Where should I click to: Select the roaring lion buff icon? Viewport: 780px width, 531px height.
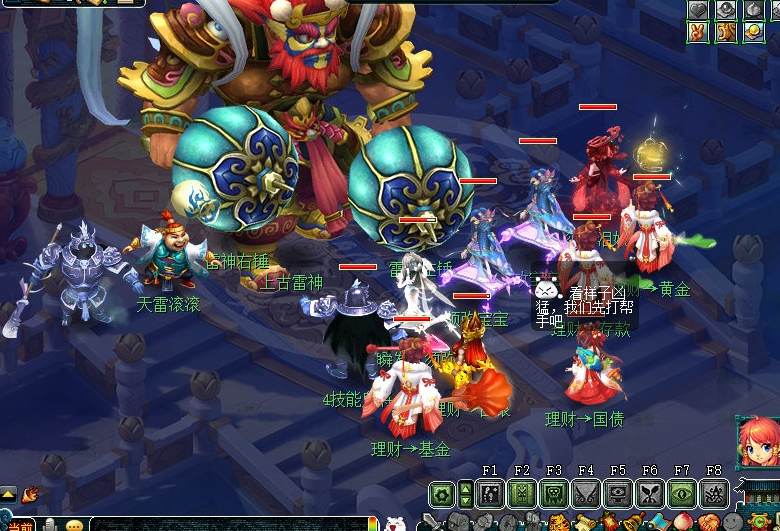point(726,32)
